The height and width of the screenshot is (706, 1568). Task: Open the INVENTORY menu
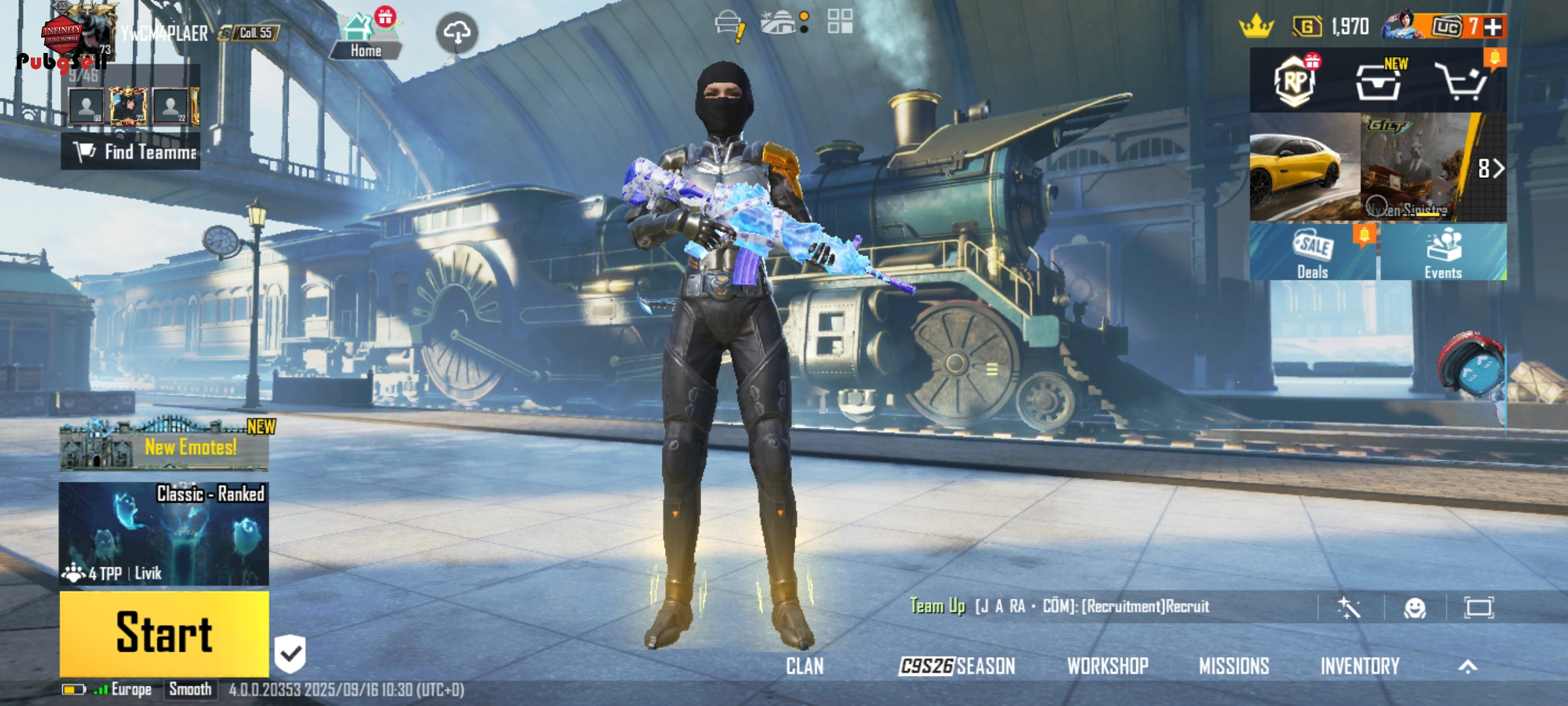click(1360, 666)
